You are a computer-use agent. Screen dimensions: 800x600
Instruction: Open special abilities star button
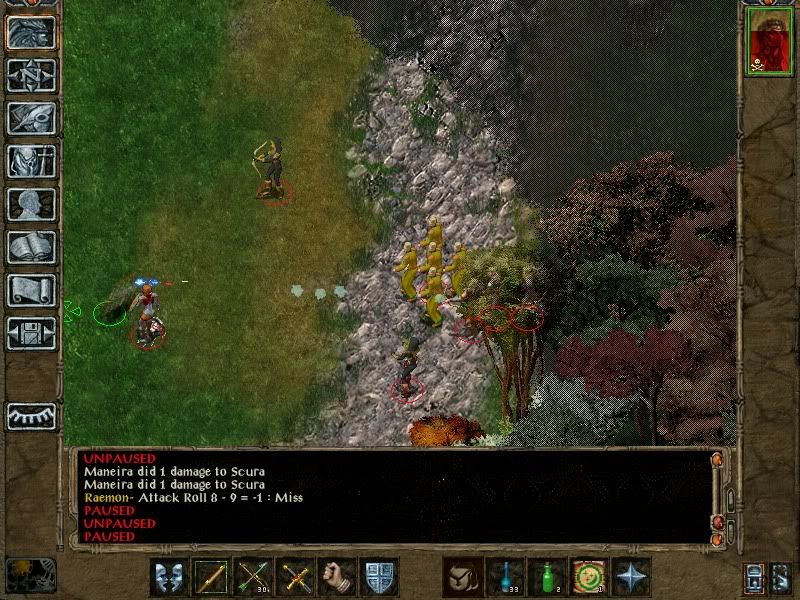631,577
